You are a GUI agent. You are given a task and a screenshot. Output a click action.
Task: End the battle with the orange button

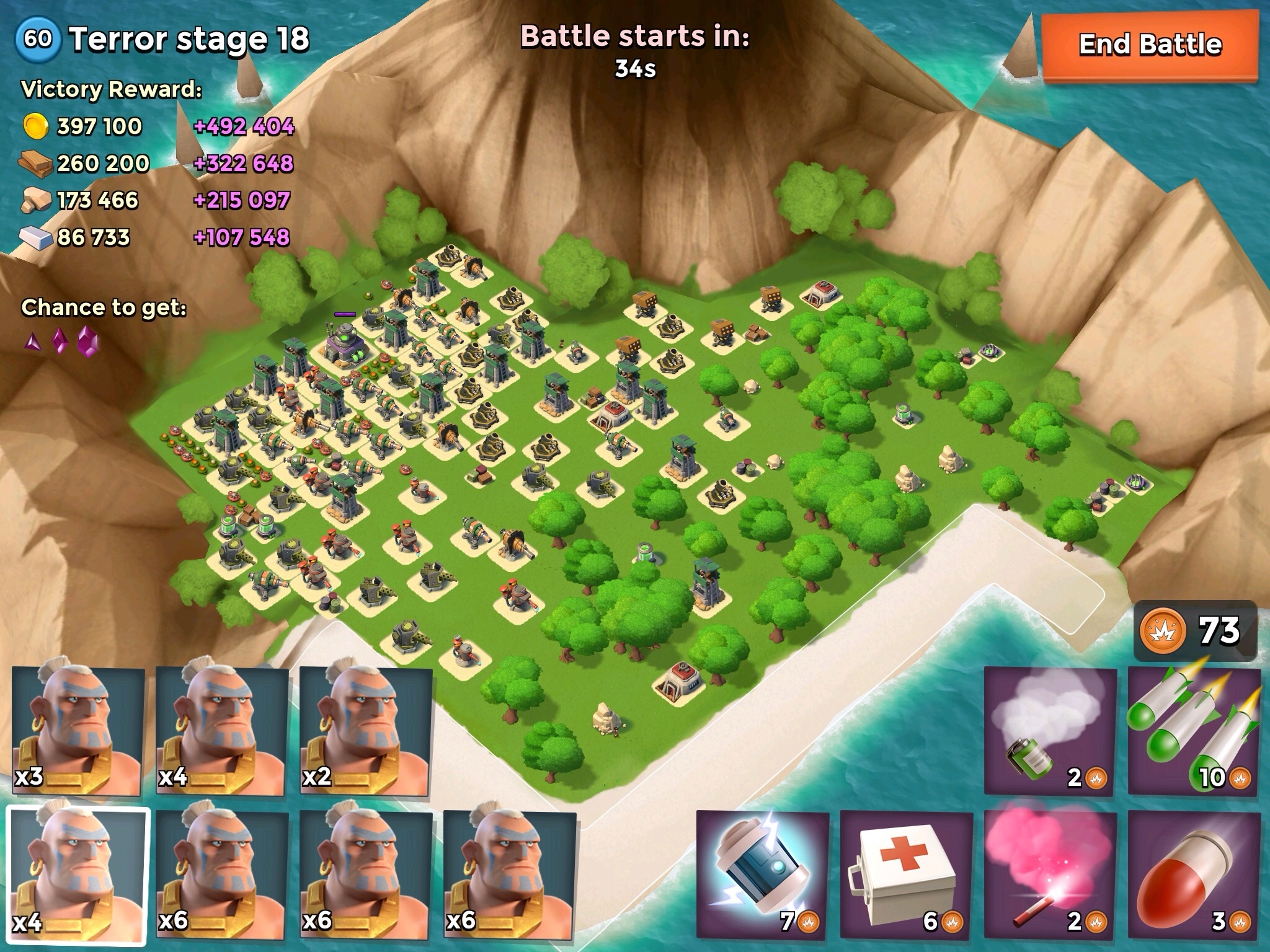click(1150, 46)
